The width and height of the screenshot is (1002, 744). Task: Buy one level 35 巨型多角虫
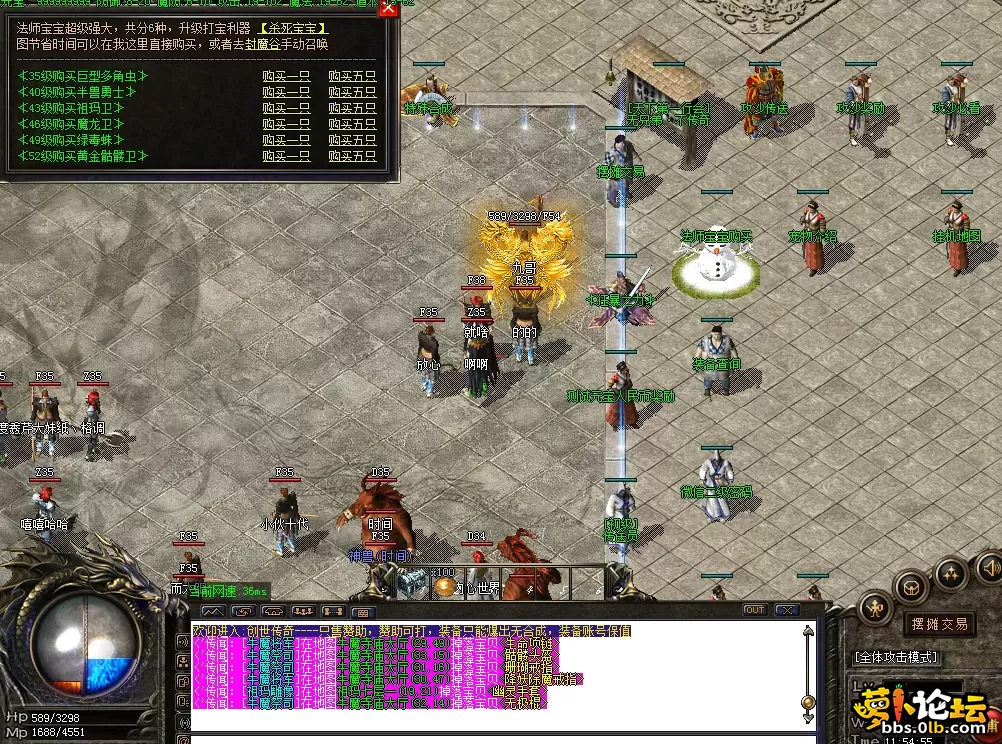(285, 76)
